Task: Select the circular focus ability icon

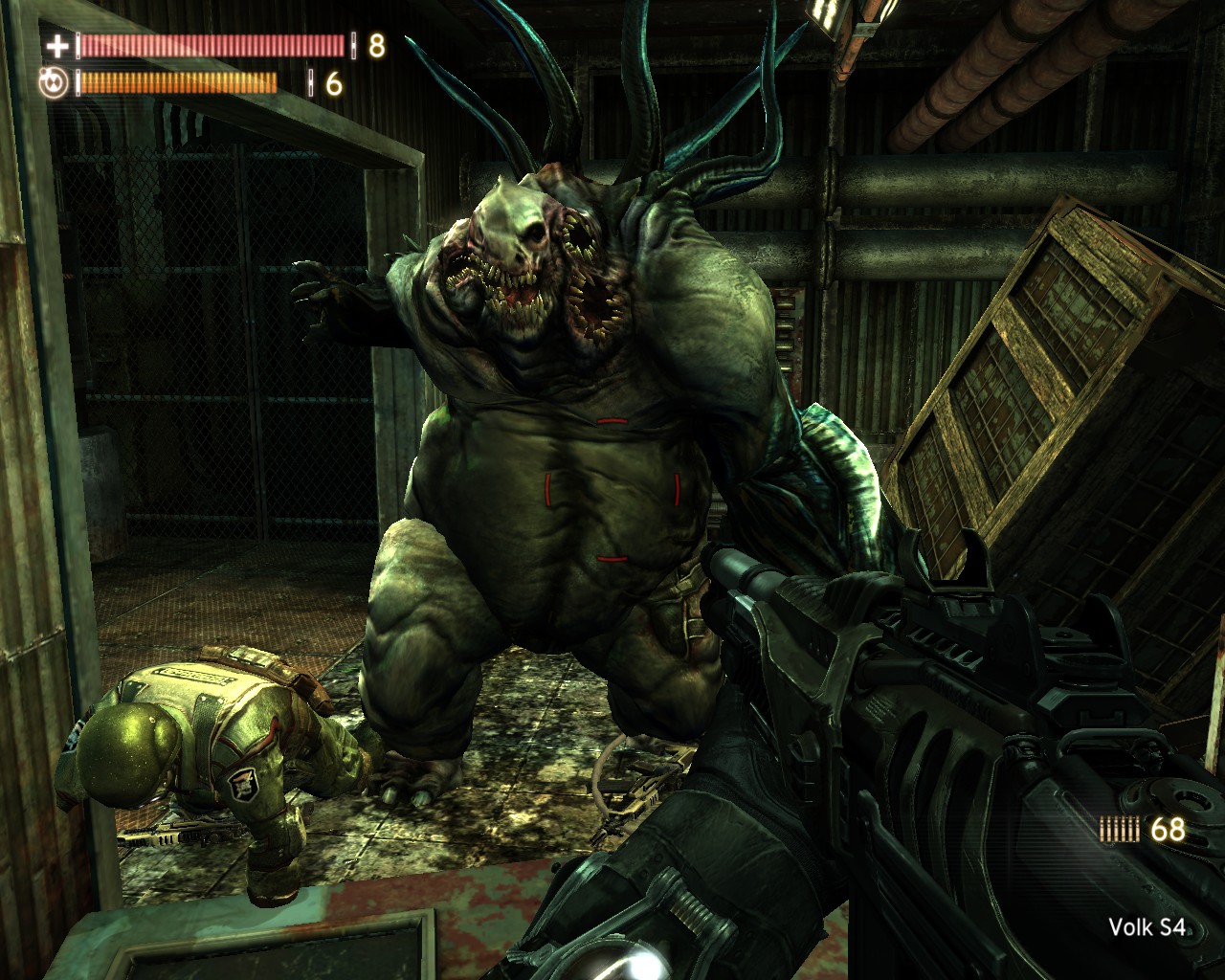Action: tap(56, 84)
